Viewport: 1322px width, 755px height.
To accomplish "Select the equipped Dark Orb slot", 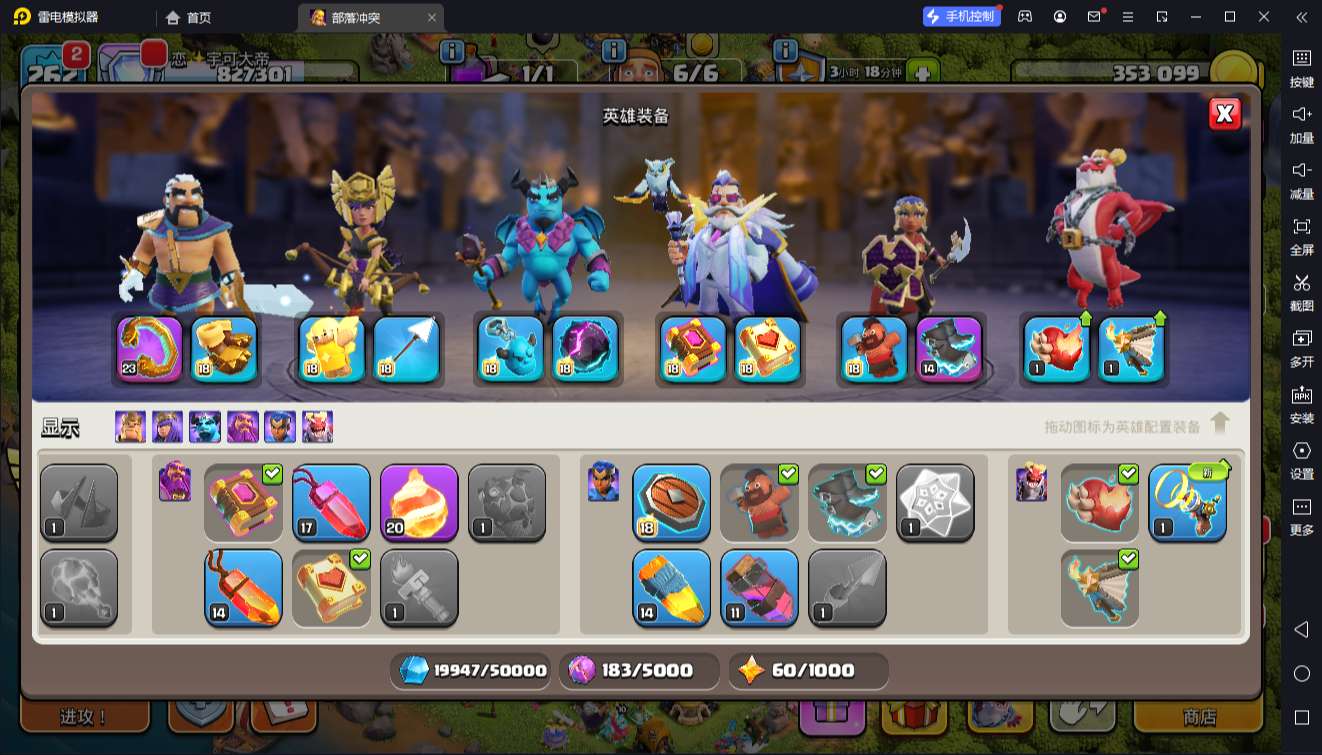I will tap(585, 349).
